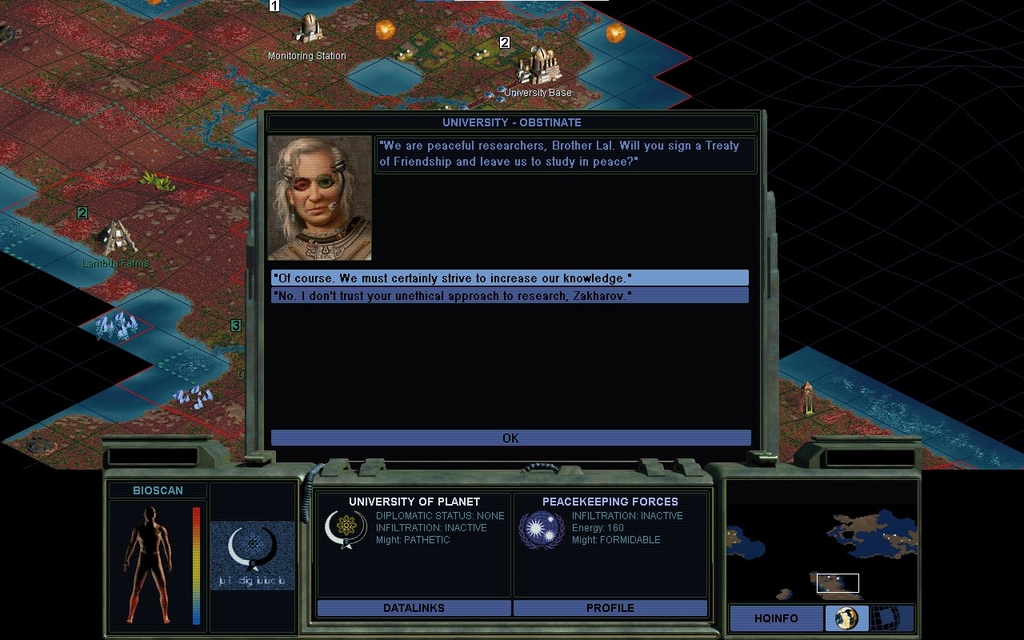The width and height of the screenshot is (1024, 640).
Task: Open the HQINFO panel
Action: coord(776,618)
